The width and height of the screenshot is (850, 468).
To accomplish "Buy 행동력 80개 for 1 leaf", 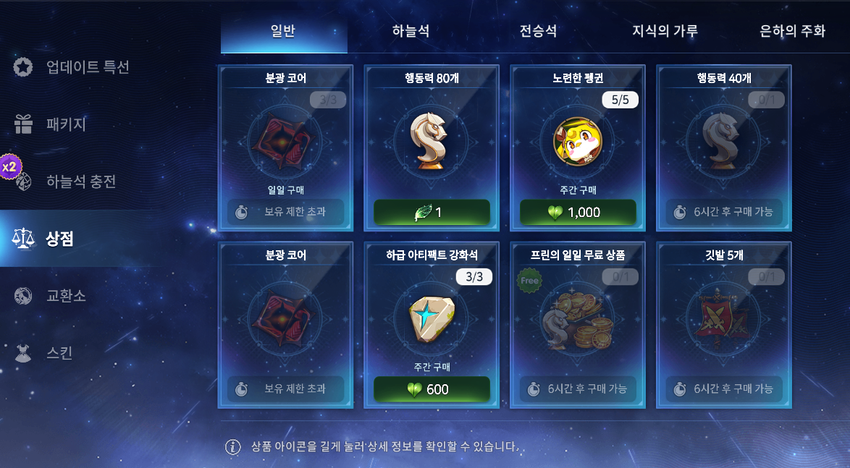I will point(431,213).
